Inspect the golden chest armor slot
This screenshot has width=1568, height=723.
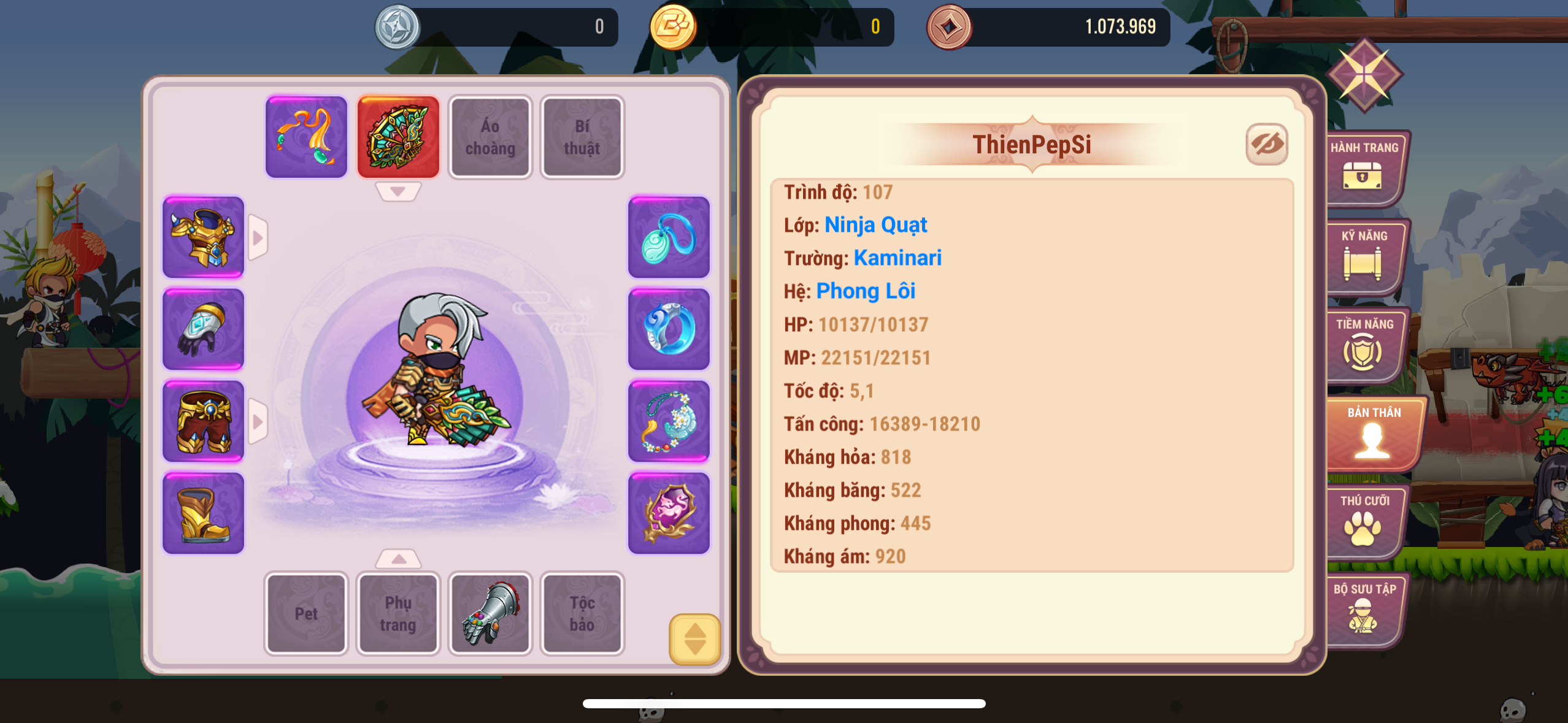(x=203, y=237)
